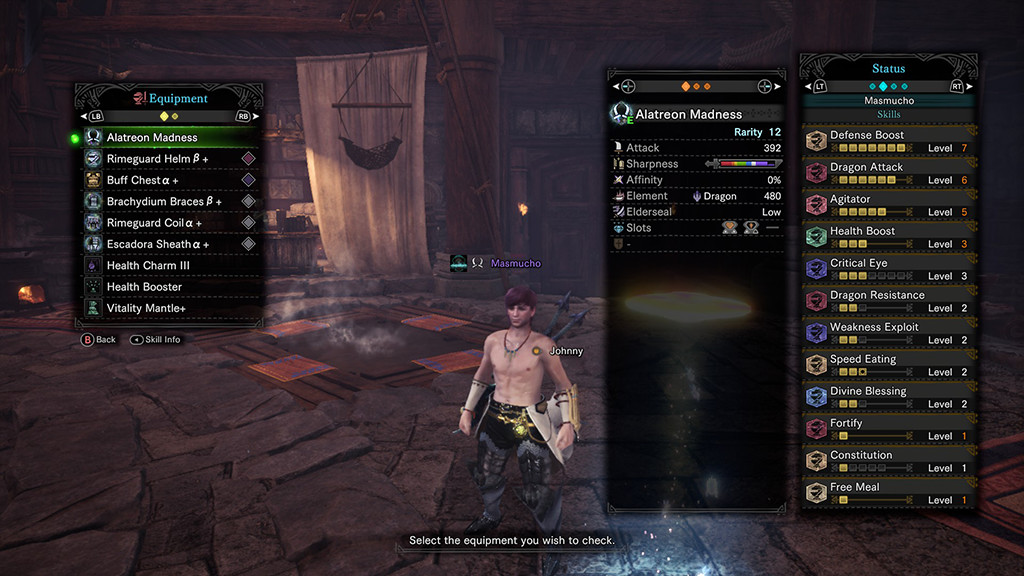Choose the Divine Blessing skill row
Image resolution: width=1024 pixels, height=576 pixels.
pos(890,397)
